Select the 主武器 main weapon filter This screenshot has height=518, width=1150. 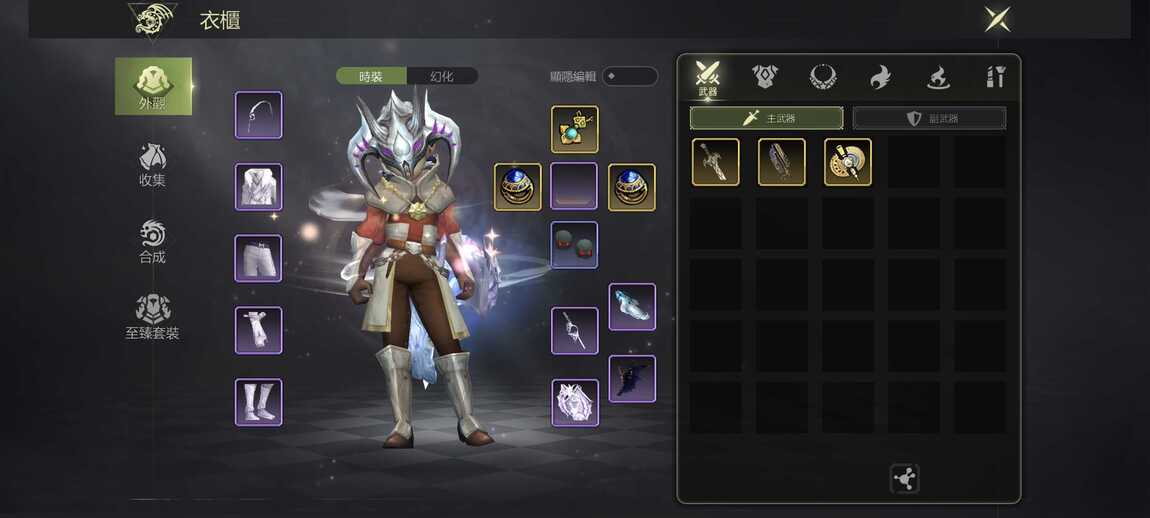(x=766, y=118)
